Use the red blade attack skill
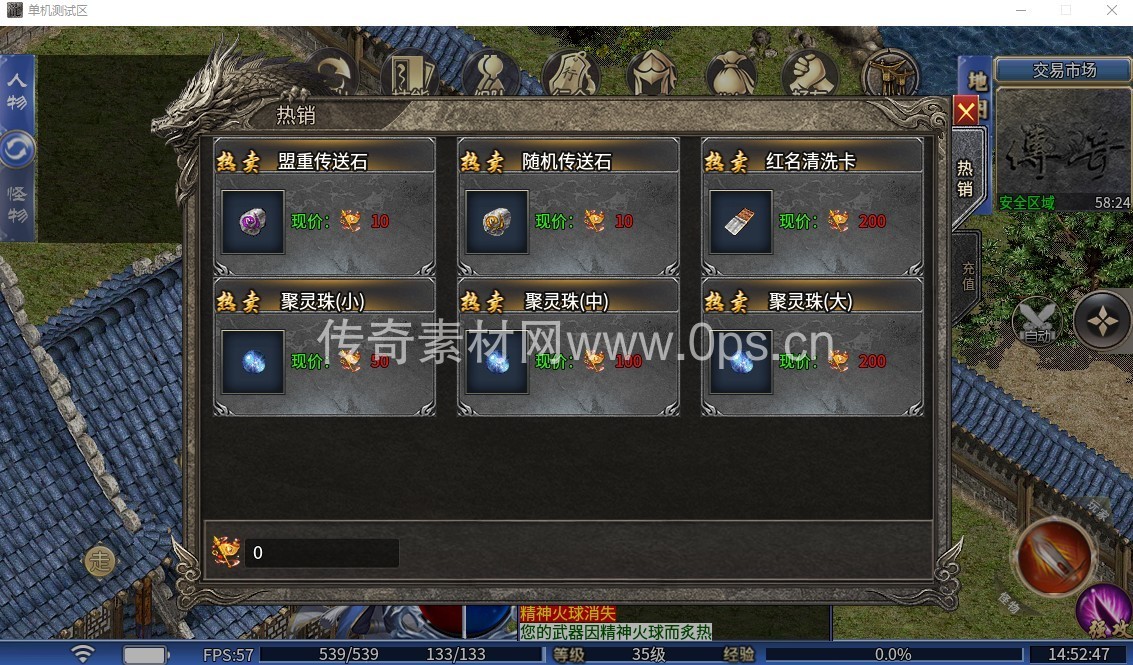Screen dimensions: 1133x665 (1054, 556)
